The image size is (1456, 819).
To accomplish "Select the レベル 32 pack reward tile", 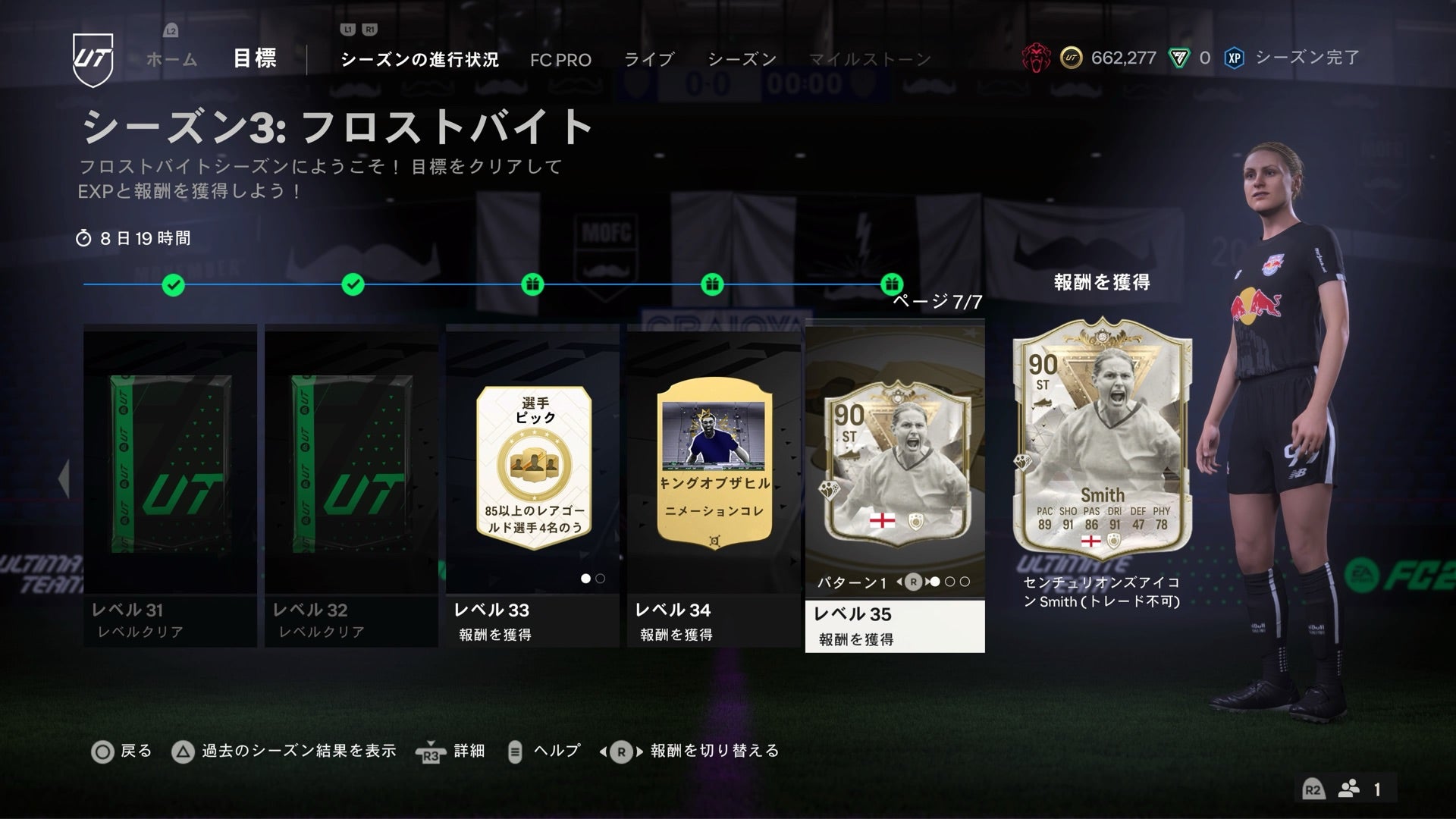I will [351, 485].
